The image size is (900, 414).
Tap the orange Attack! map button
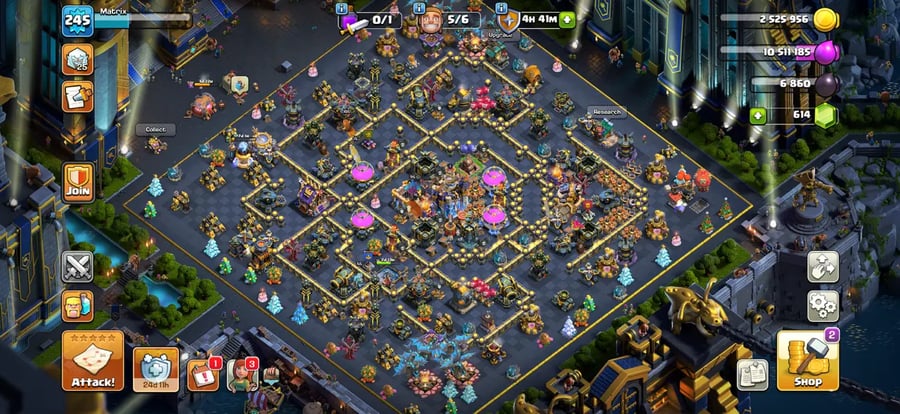[x=93, y=361]
